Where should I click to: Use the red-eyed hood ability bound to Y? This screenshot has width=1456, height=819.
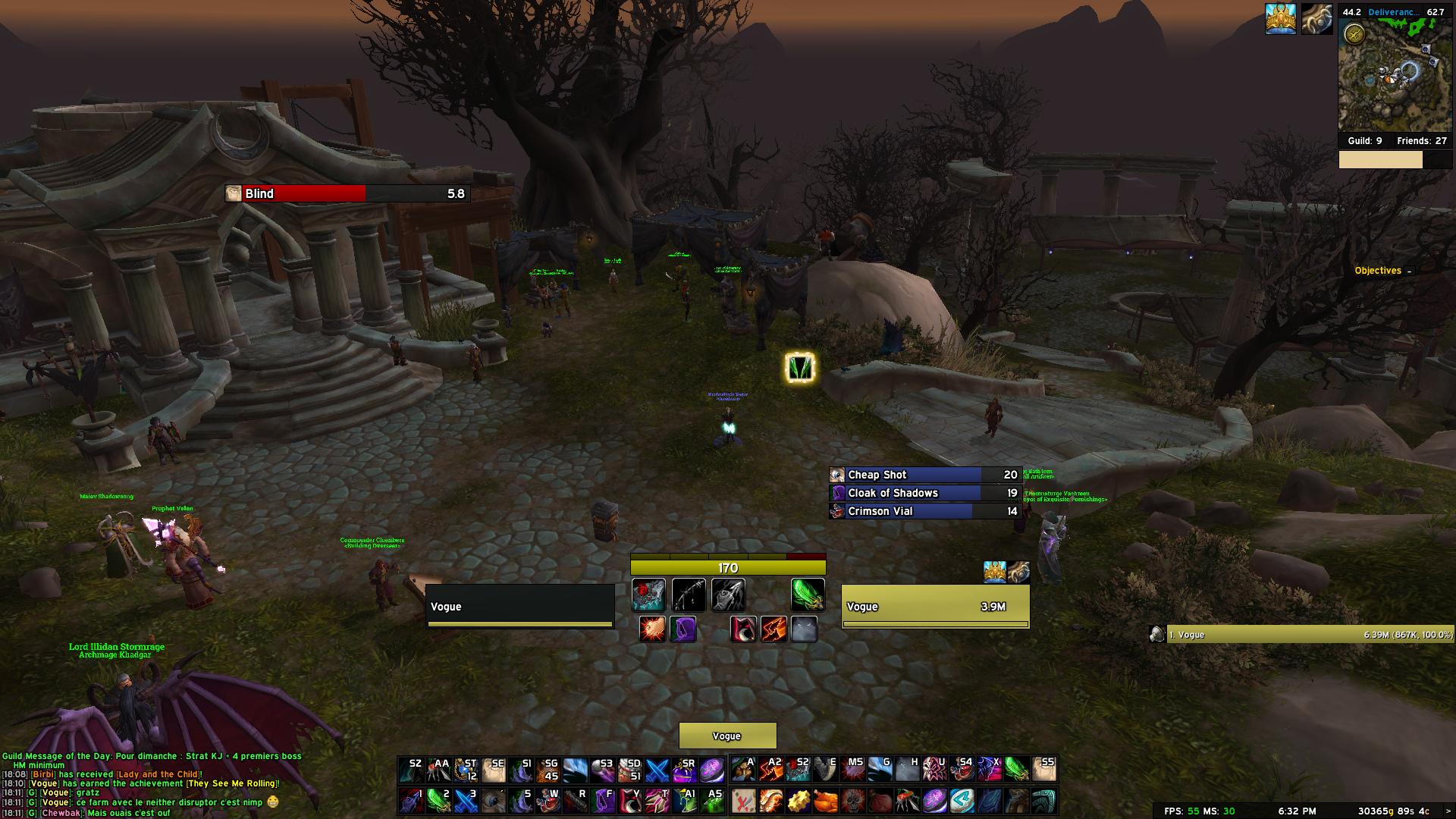[630, 801]
